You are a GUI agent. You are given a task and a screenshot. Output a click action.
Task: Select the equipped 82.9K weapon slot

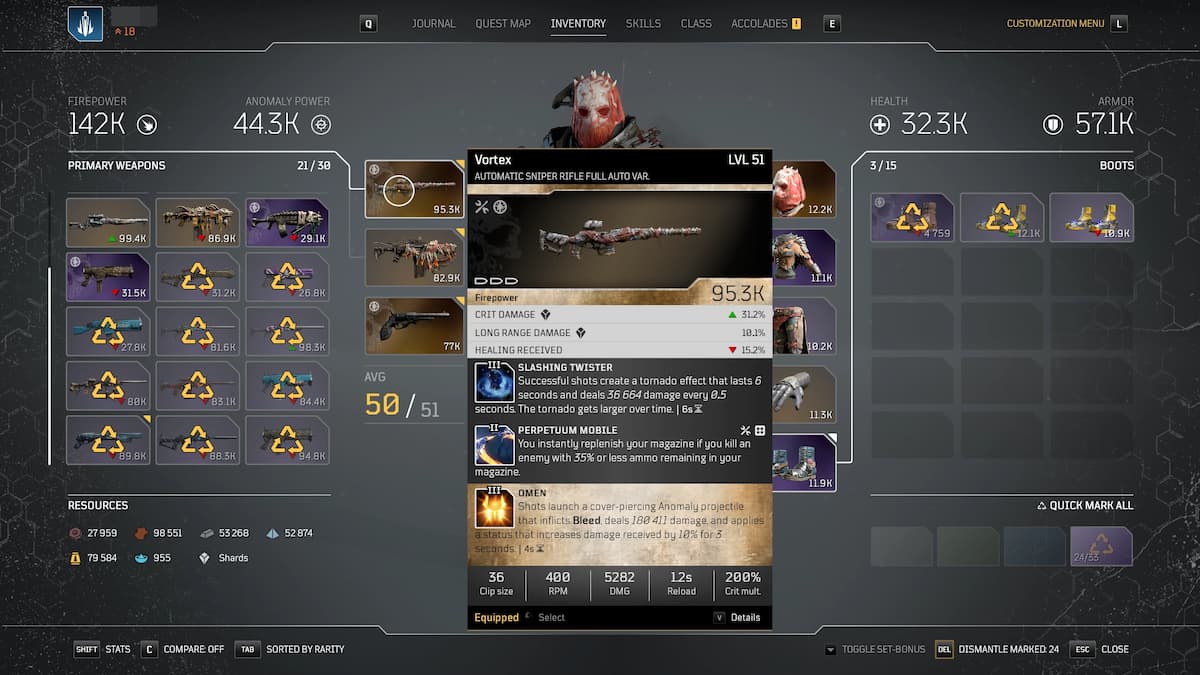[415, 258]
